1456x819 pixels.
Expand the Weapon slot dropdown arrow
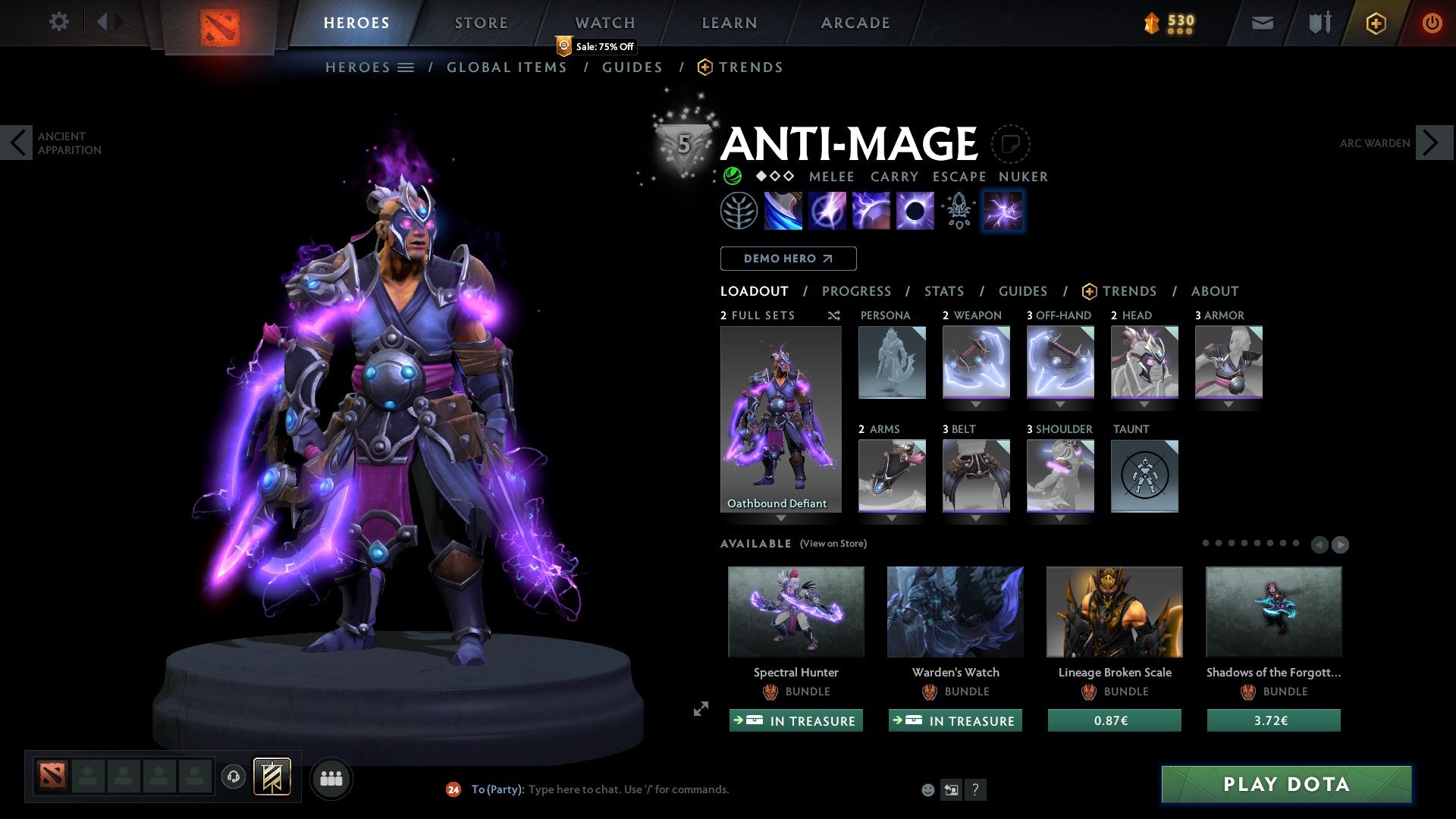tap(975, 404)
